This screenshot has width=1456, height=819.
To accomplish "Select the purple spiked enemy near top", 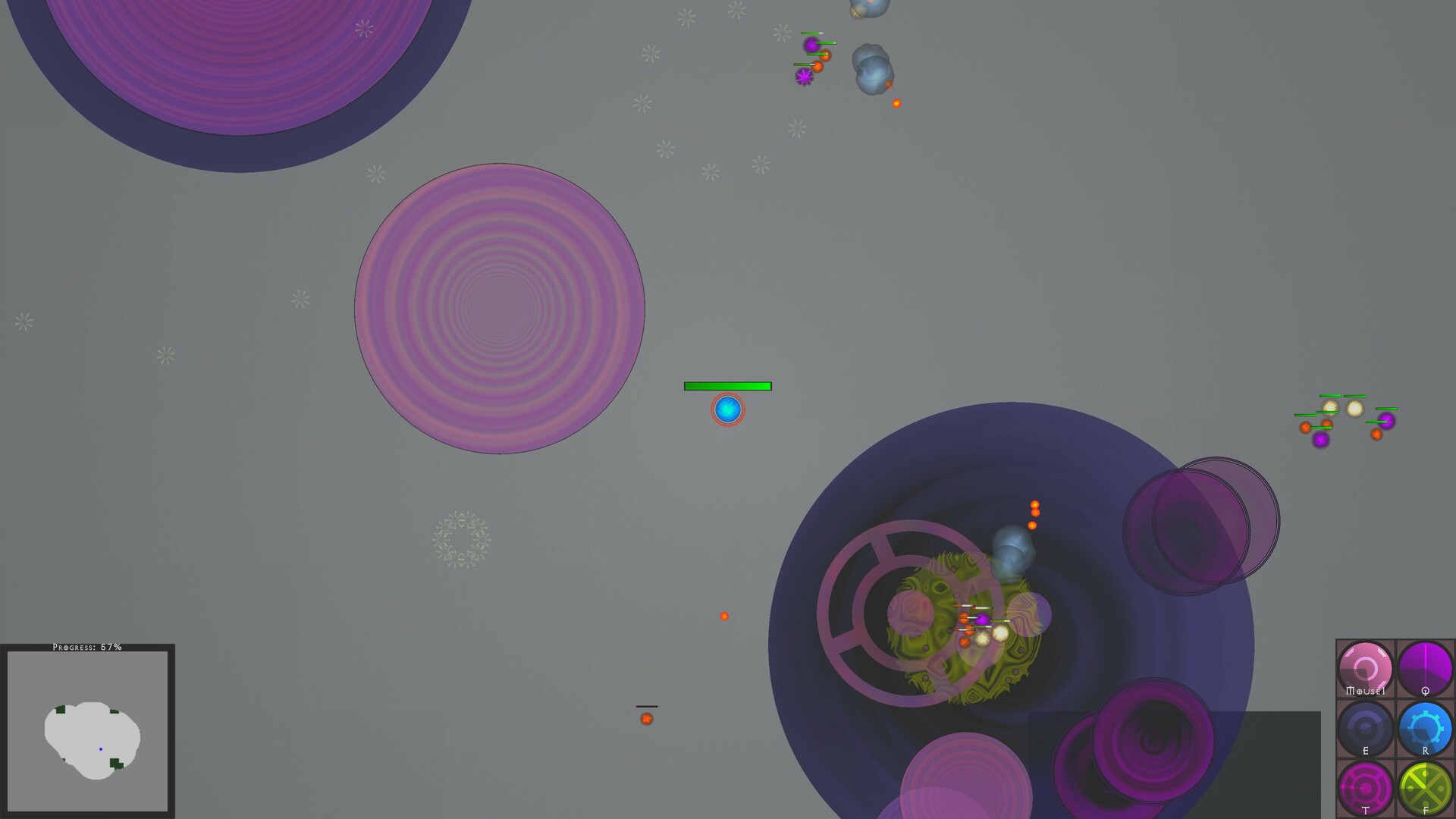I will coord(802,76).
